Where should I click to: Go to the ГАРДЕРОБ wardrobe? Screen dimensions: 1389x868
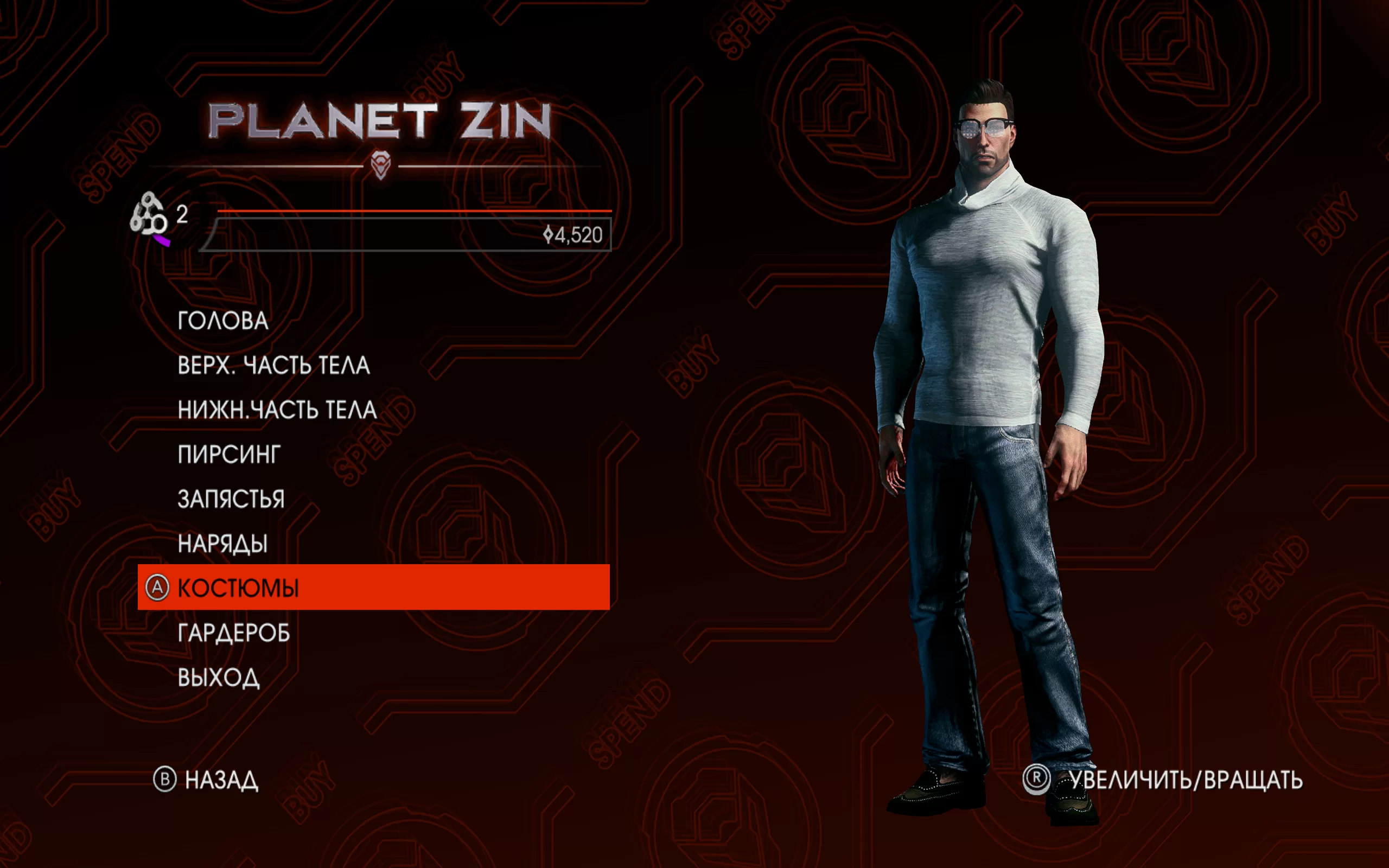pyautogui.click(x=234, y=633)
